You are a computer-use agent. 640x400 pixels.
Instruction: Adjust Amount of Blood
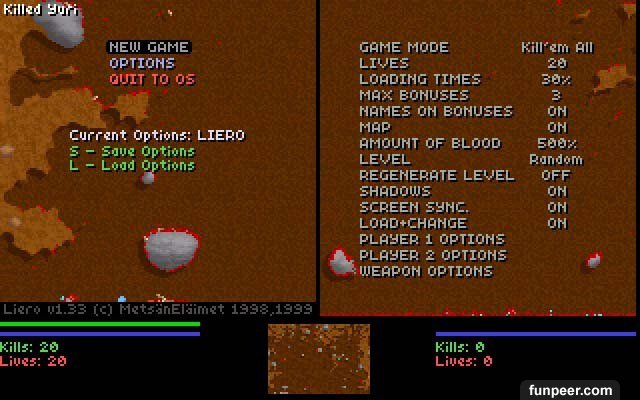pos(429,143)
